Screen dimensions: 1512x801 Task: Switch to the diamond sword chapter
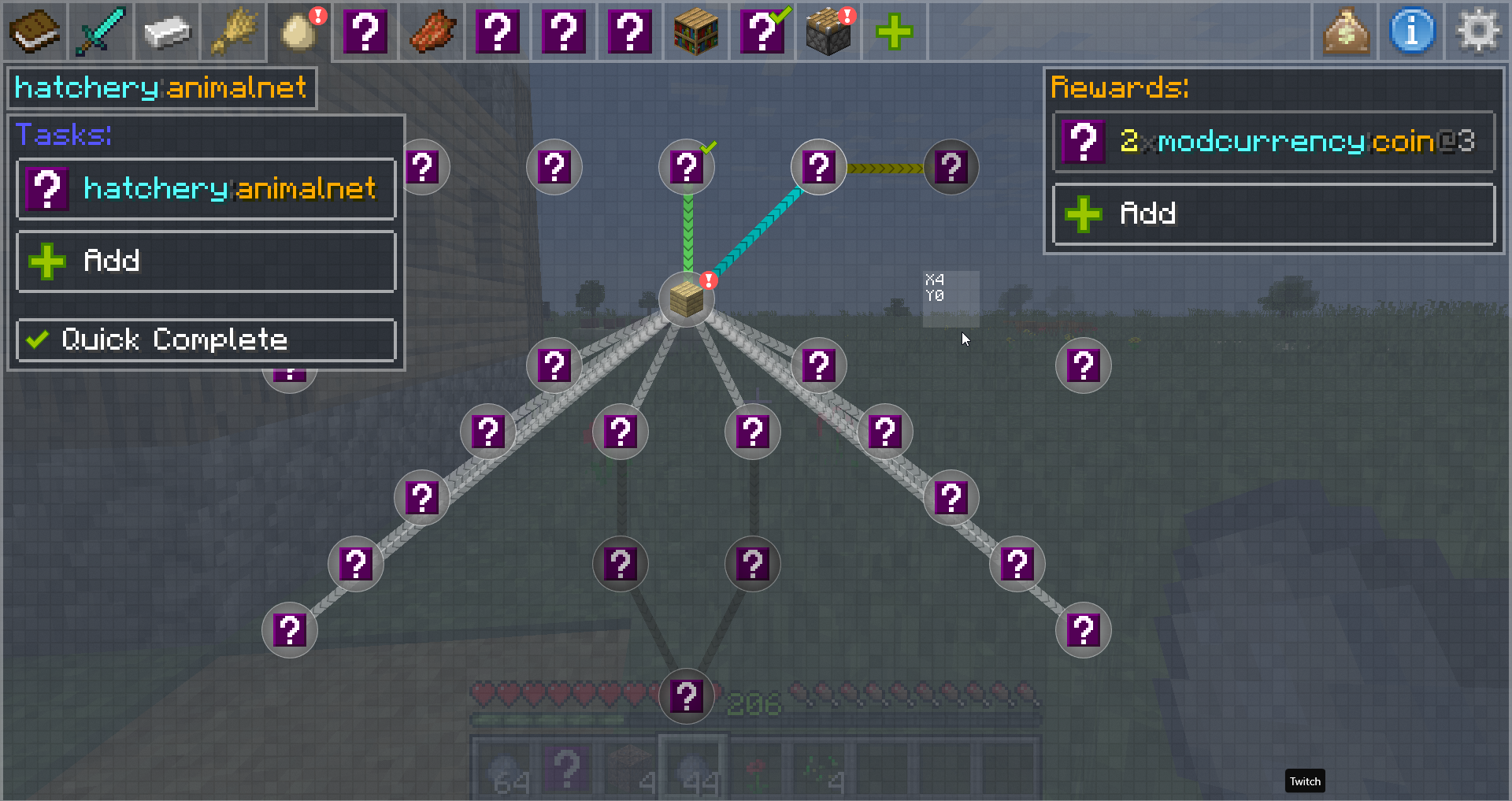pyautogui.click(x=101, y=32)
